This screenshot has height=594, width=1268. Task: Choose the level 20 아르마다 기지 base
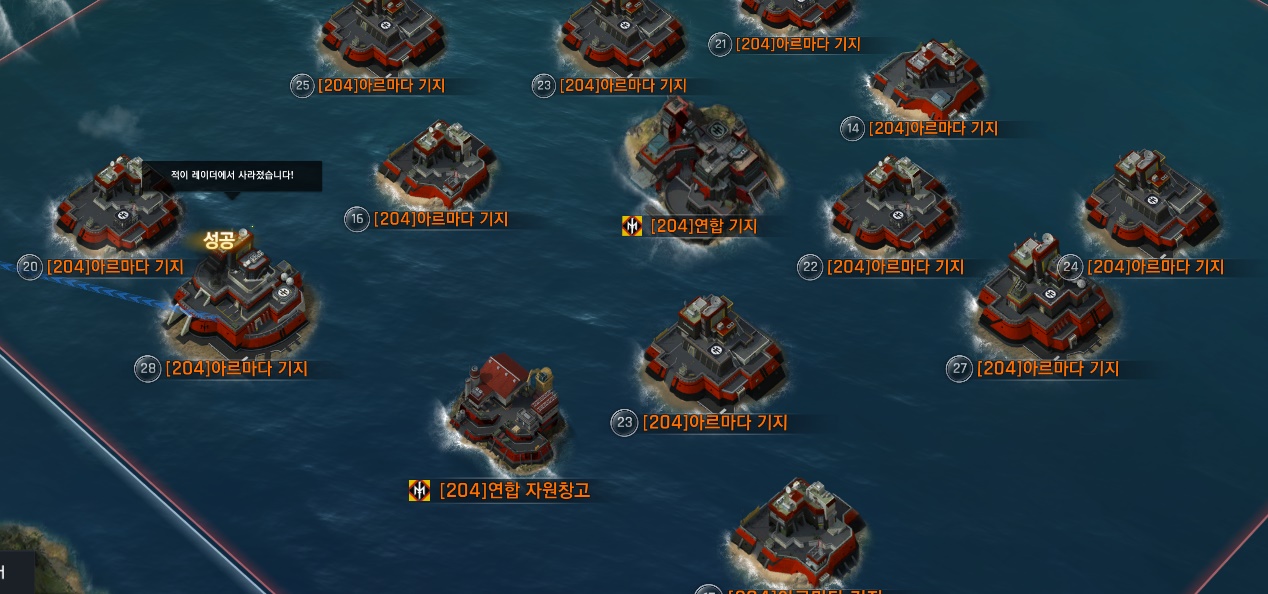click(118, 209)
